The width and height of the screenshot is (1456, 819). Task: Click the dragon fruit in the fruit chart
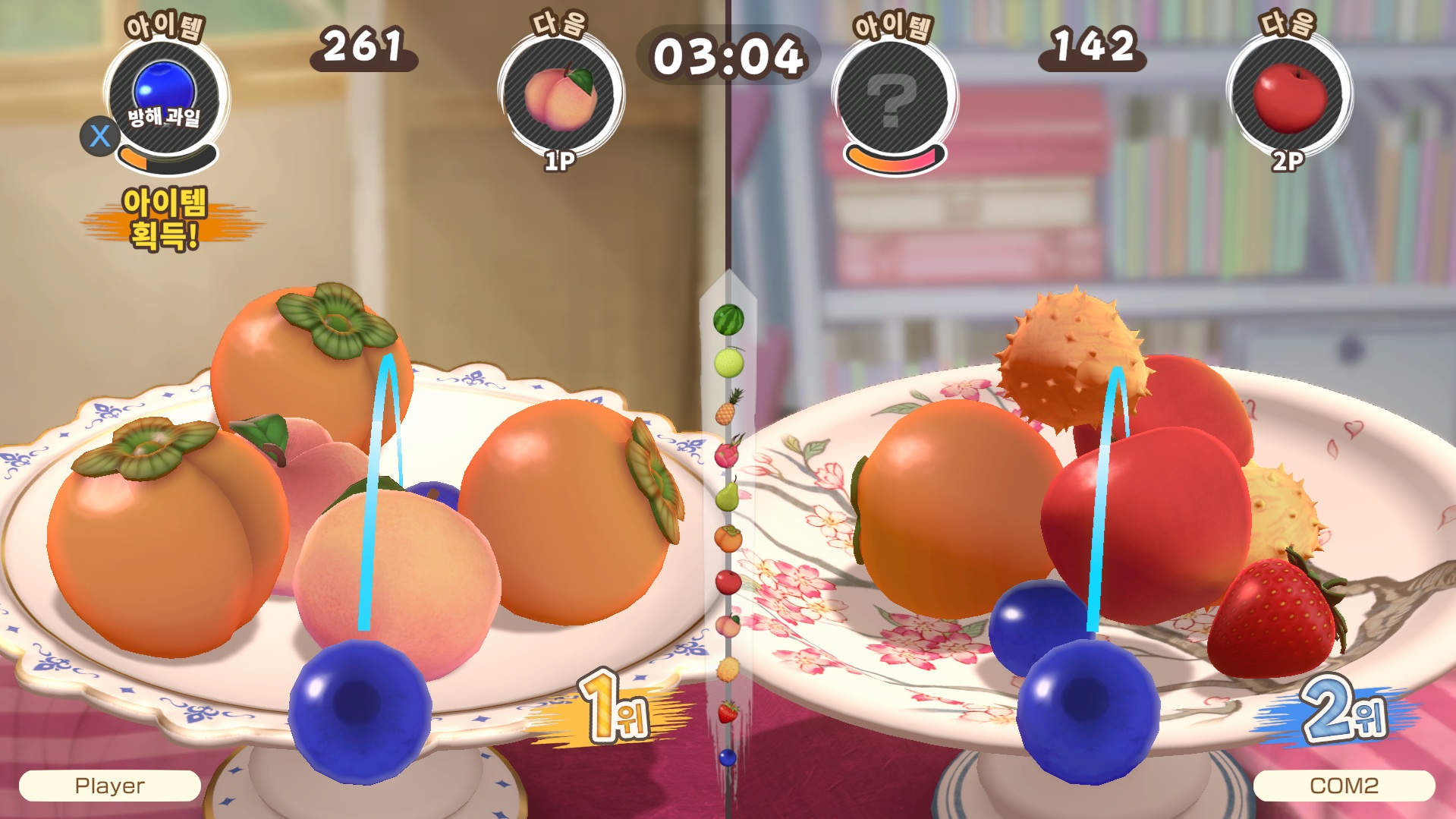[x=728, y=452]
